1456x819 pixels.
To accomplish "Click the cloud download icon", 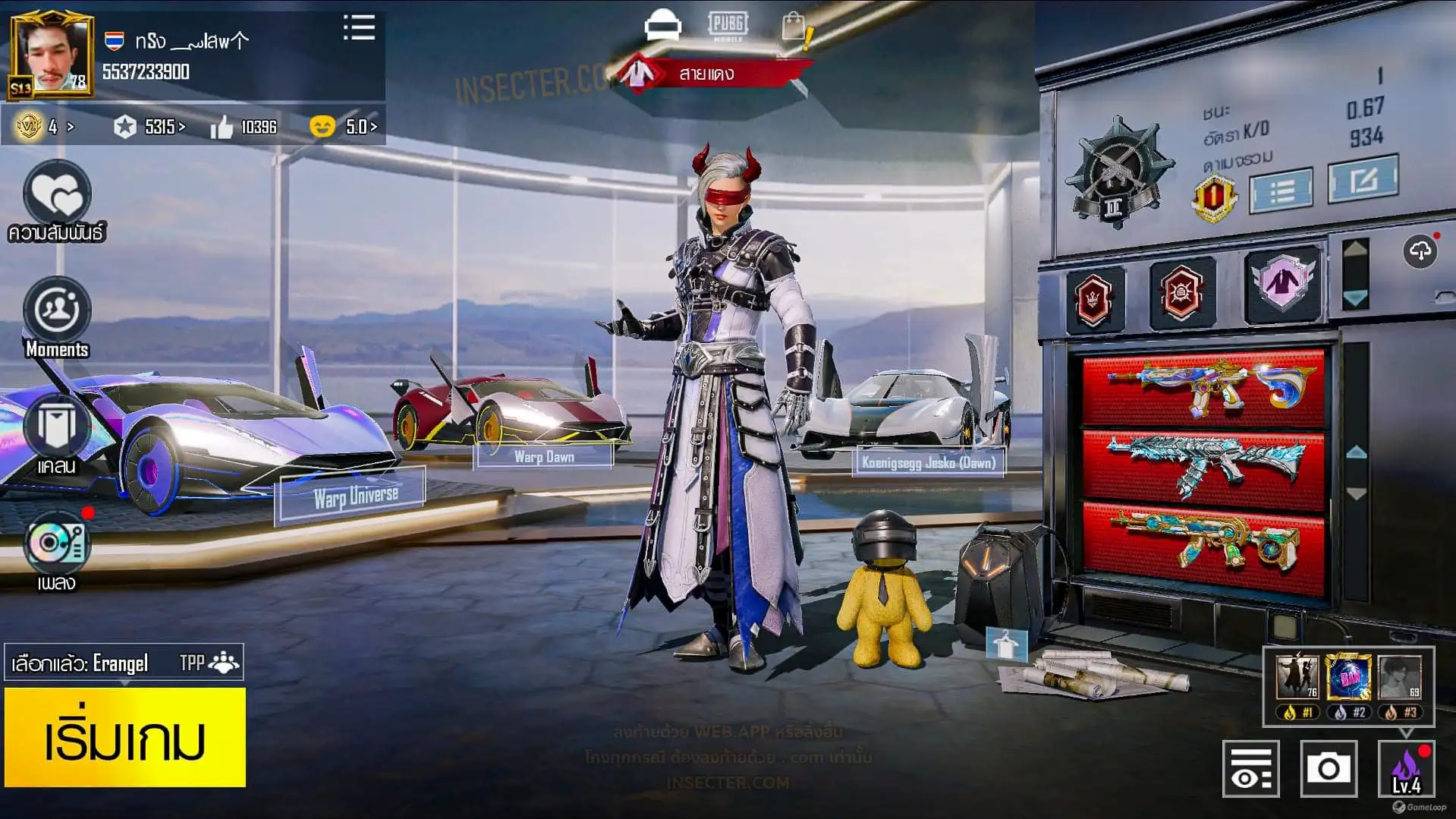I will 1420,251.
